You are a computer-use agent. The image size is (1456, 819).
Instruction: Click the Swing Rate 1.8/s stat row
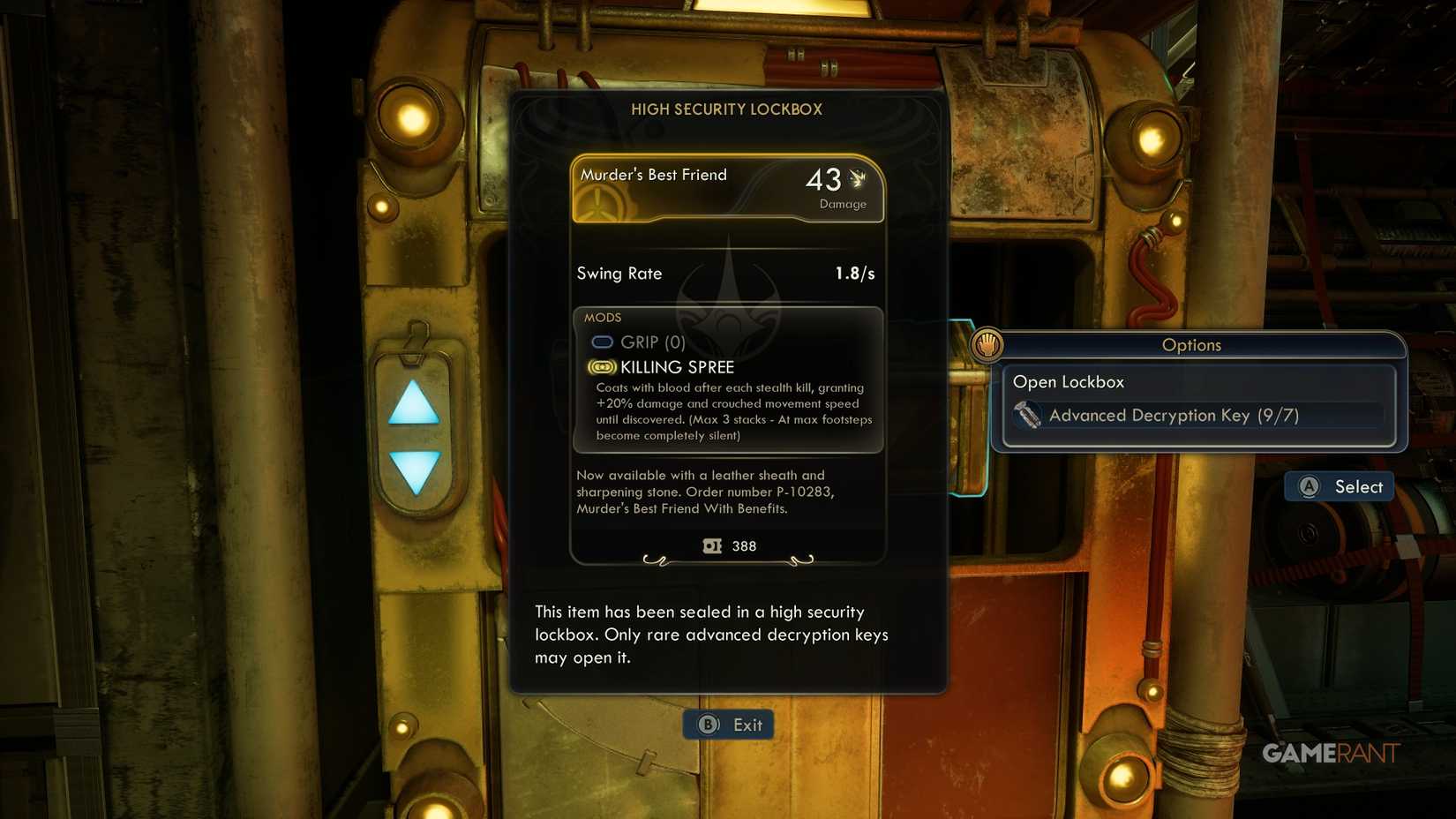tap(726, 274)
